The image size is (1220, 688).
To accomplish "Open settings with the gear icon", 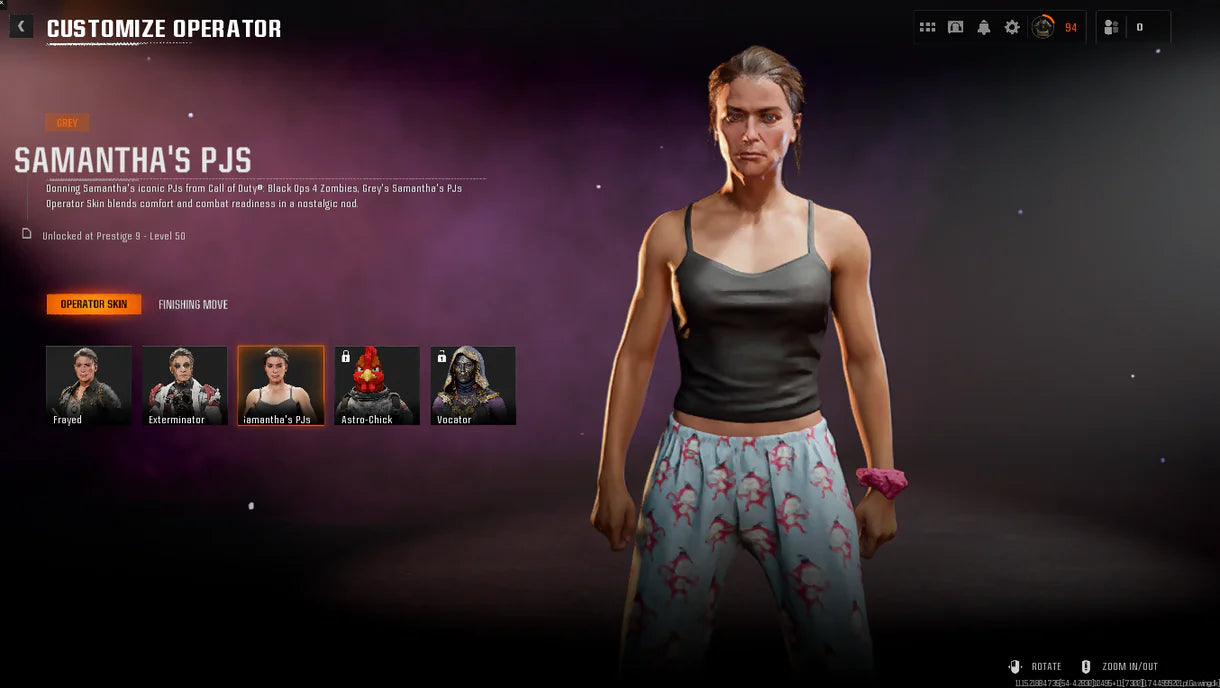I will tap(1012, 27).
